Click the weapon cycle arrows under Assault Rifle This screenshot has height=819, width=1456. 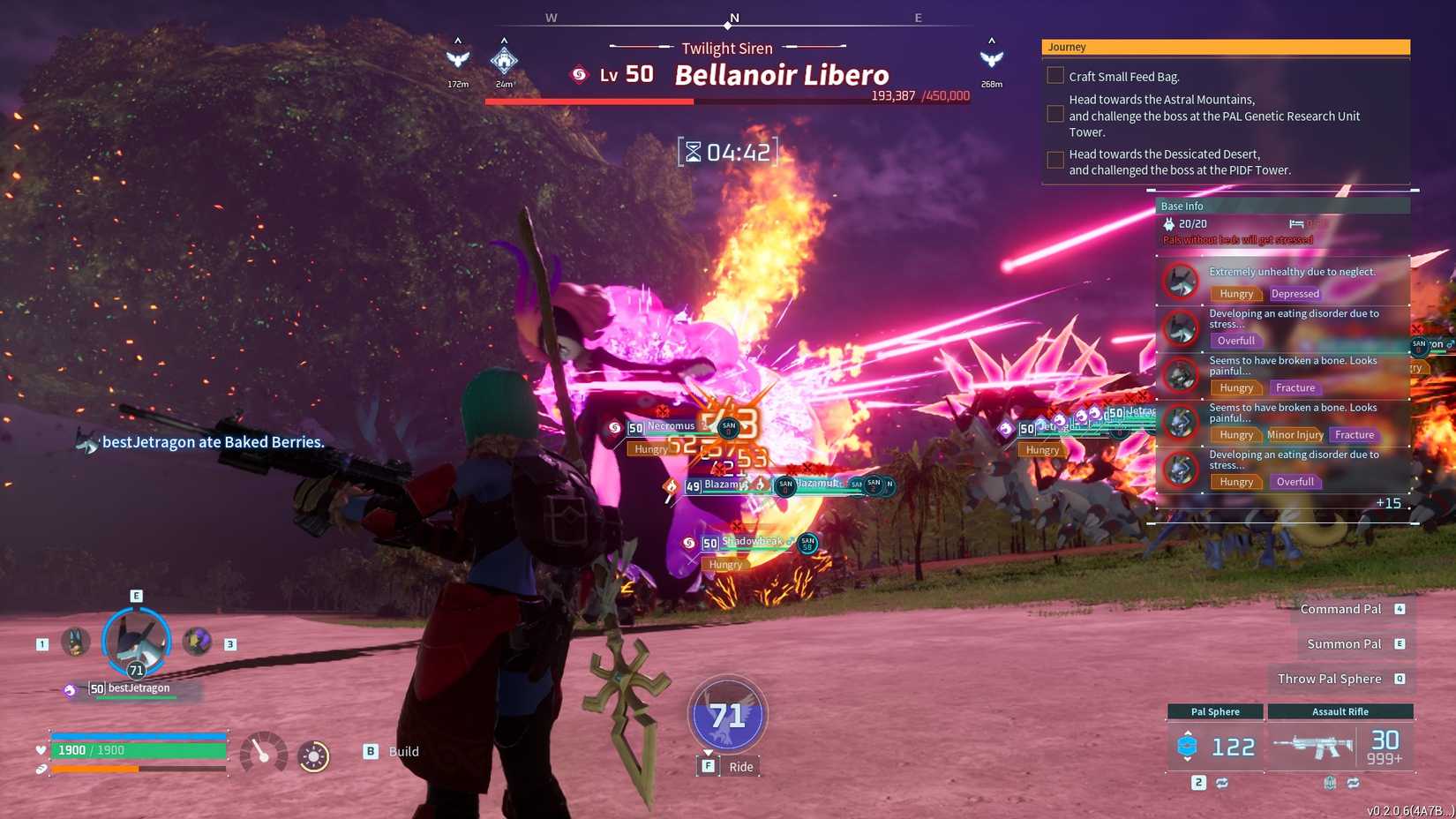pos(1354,784)
